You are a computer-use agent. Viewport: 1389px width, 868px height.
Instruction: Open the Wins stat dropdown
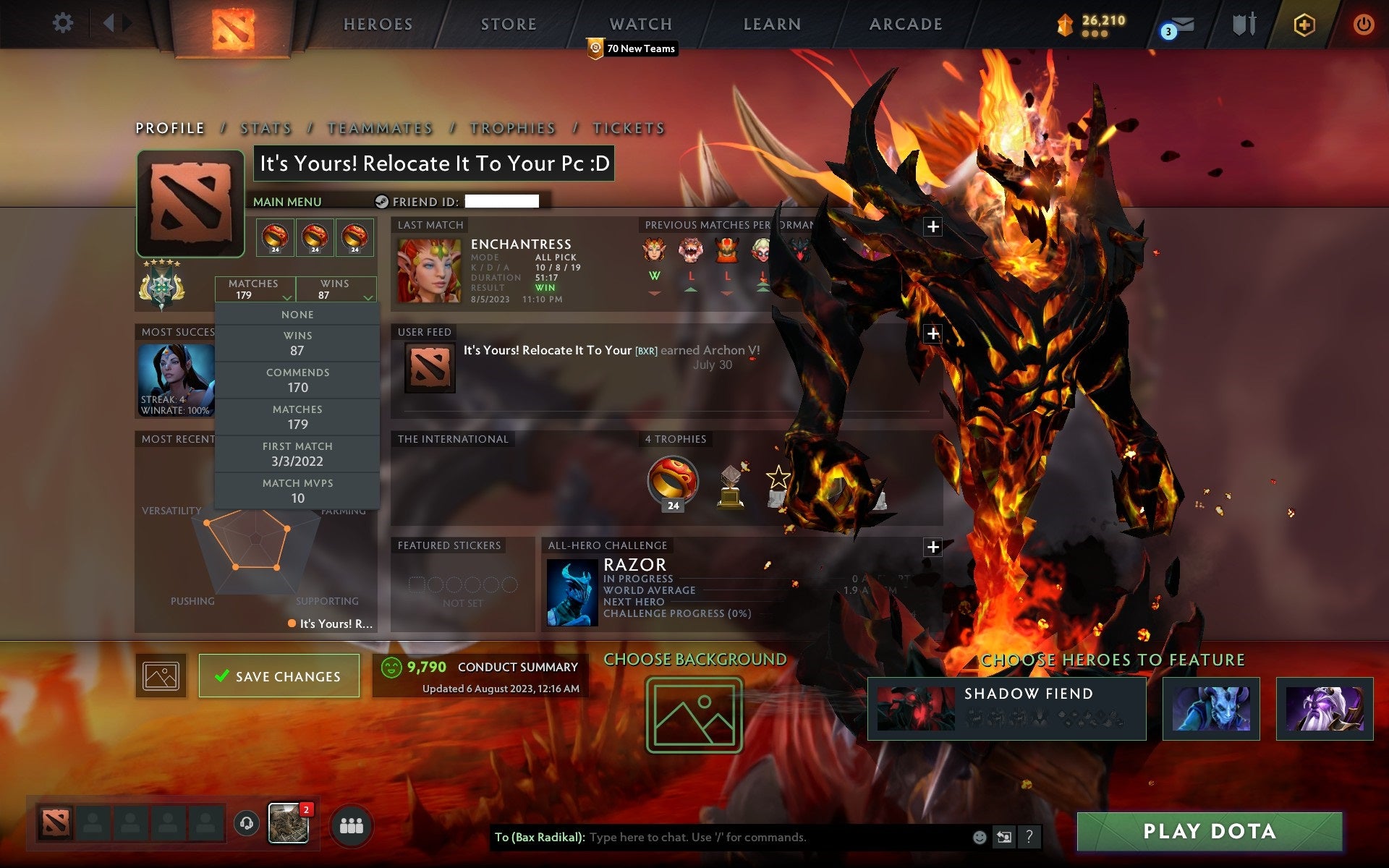336,289
